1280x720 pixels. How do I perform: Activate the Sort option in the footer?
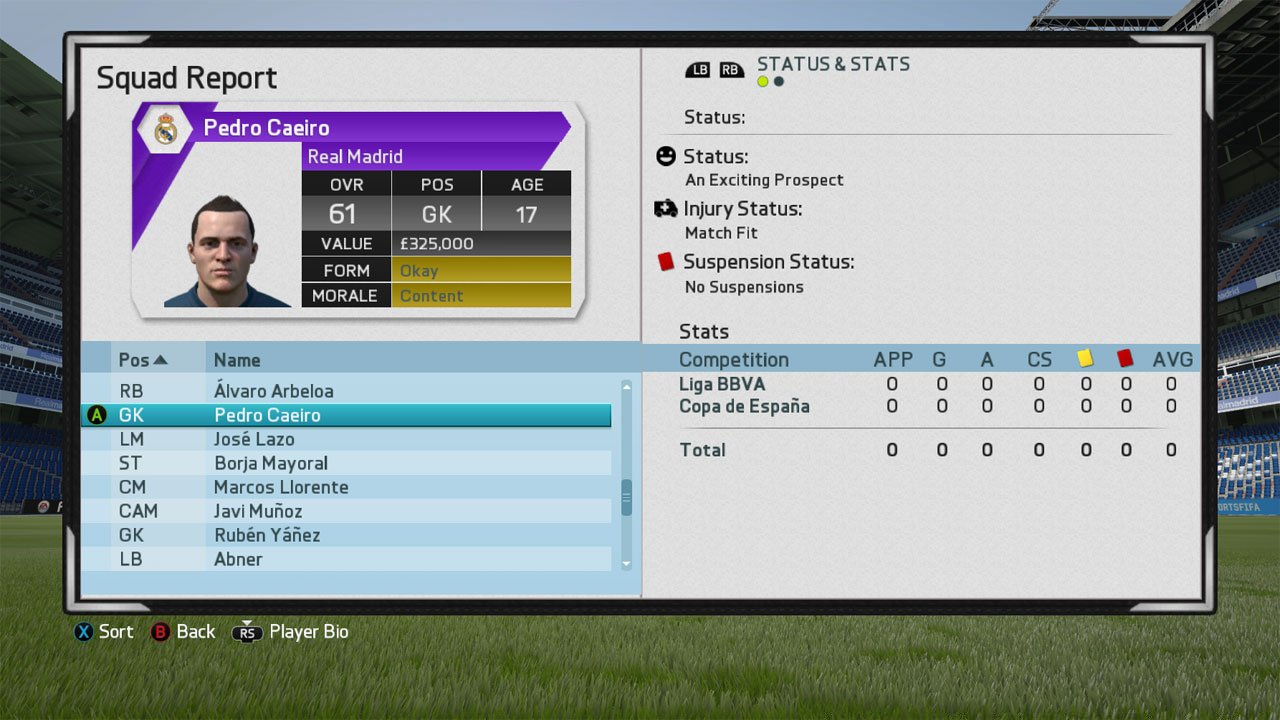(103, 632)
